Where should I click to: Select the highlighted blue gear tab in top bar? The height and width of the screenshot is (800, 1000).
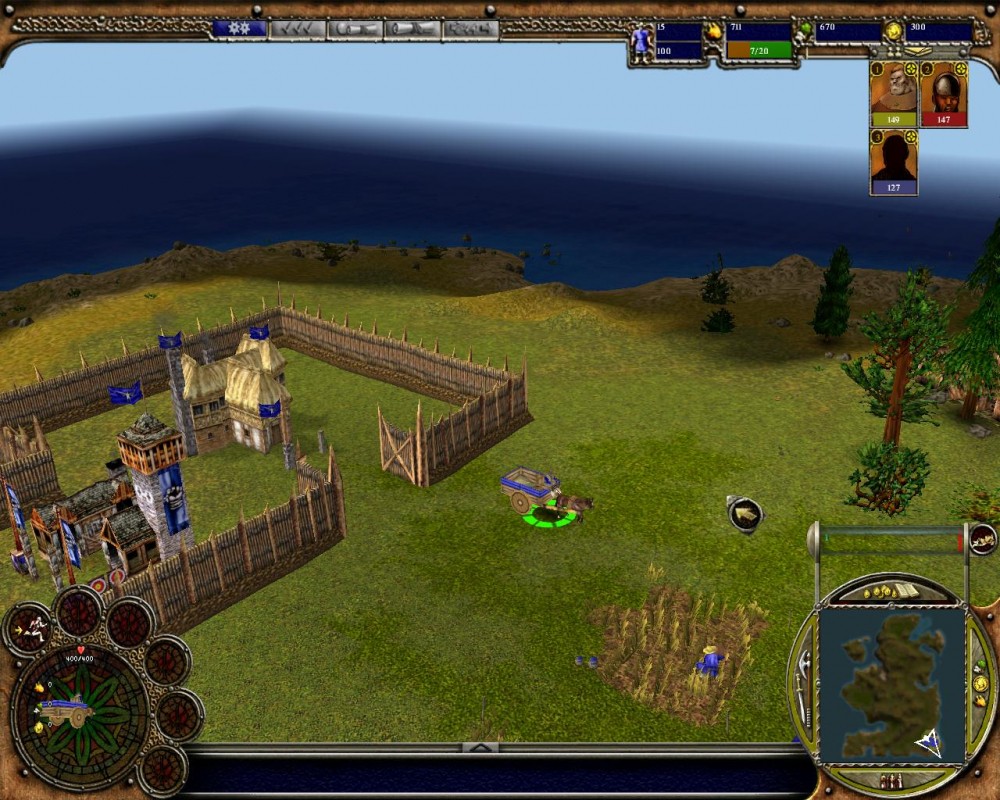239,29
